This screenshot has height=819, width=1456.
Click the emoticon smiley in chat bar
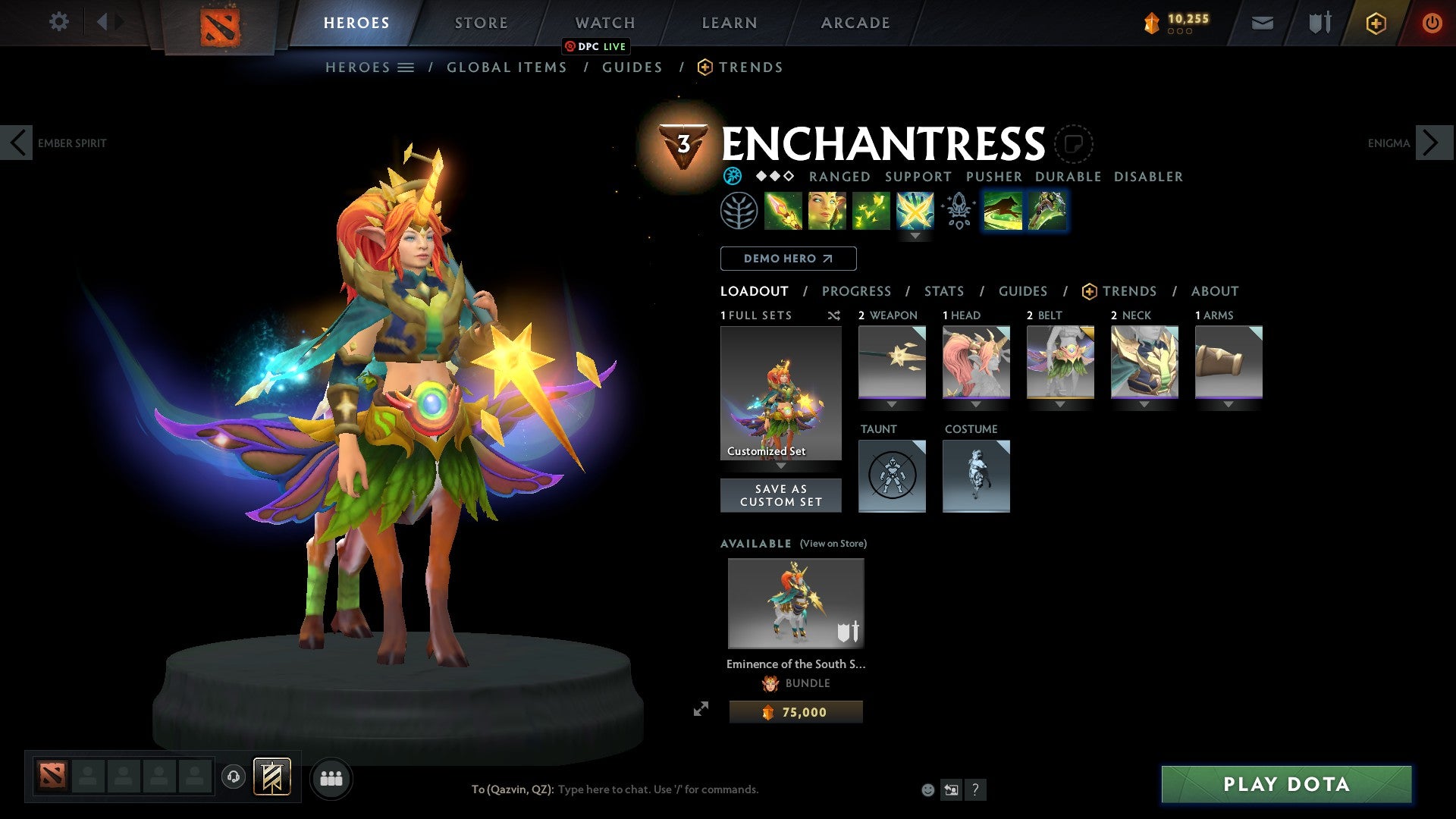pos(927,789)
